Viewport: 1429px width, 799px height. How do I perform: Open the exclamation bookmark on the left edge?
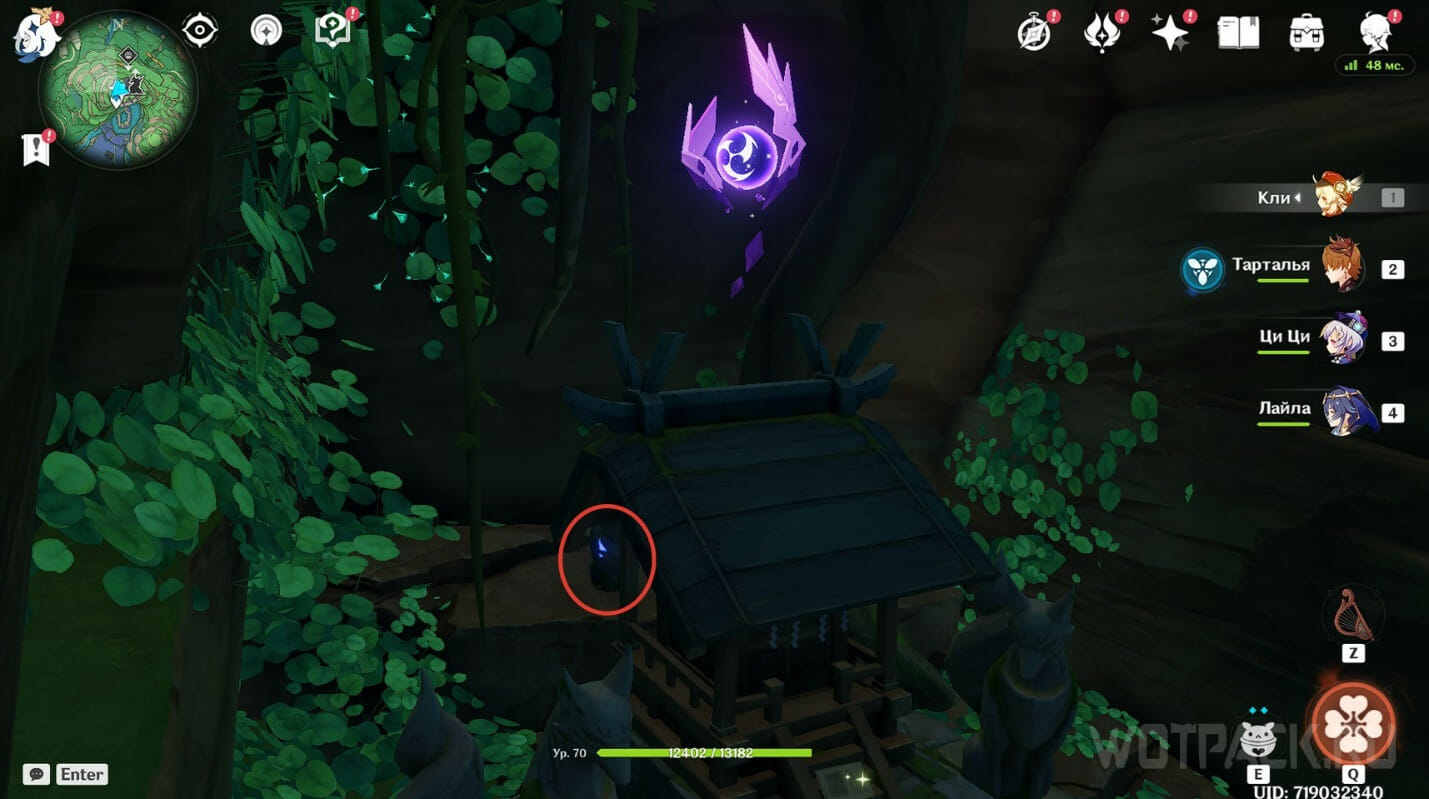coord(37,148)
